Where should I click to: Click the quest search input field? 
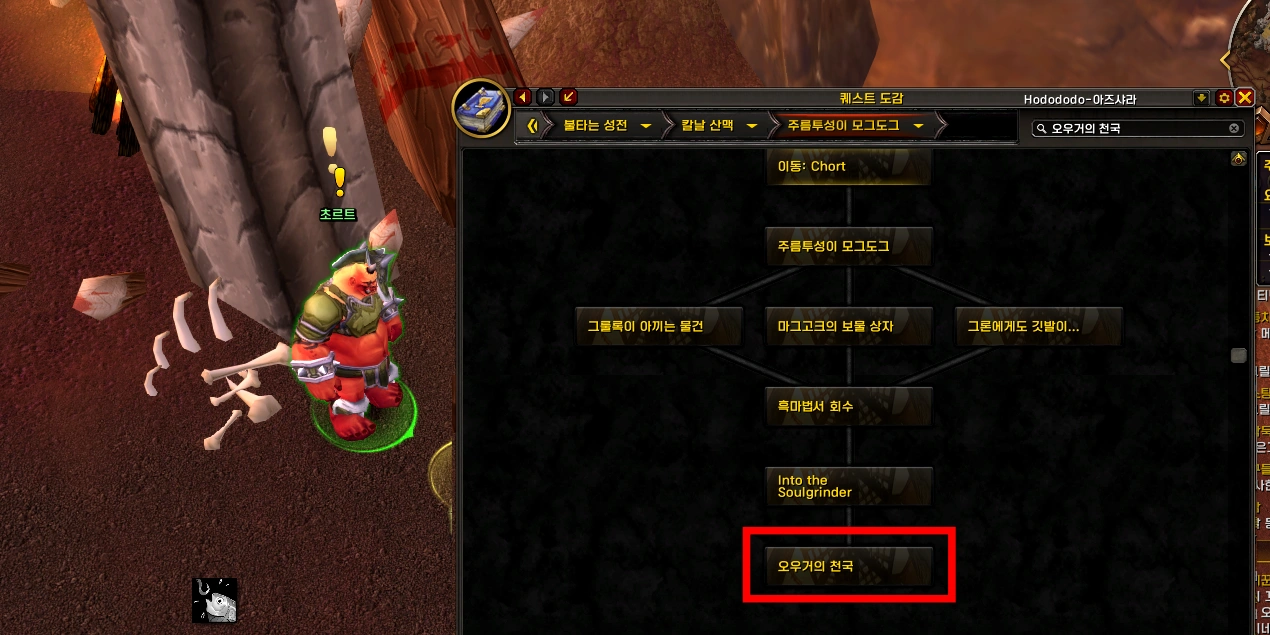pos(1135,128)
